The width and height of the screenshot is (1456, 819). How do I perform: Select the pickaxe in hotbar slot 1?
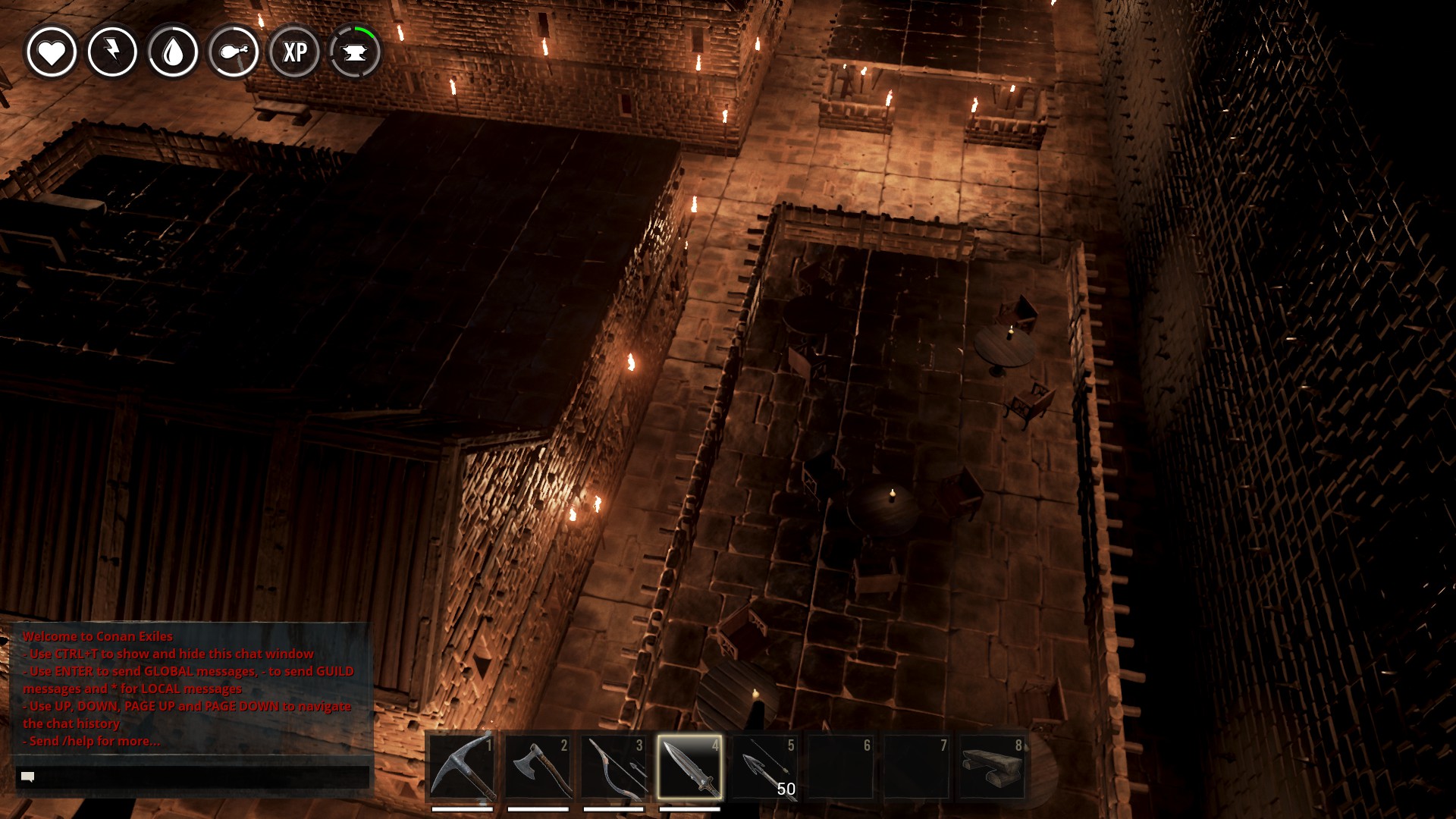[x=462, y=767]
